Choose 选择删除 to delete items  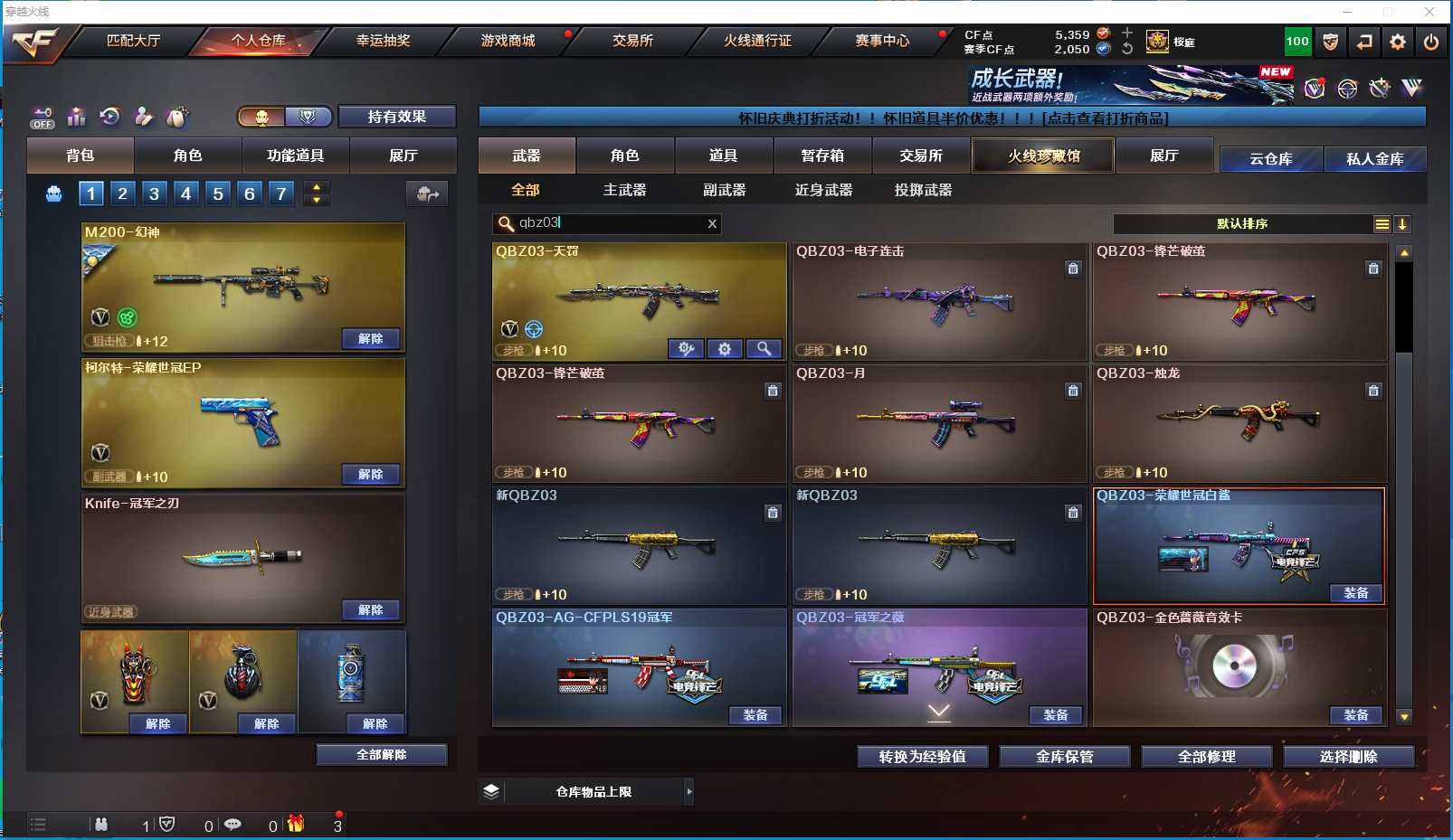click(x=1348, y=757)
